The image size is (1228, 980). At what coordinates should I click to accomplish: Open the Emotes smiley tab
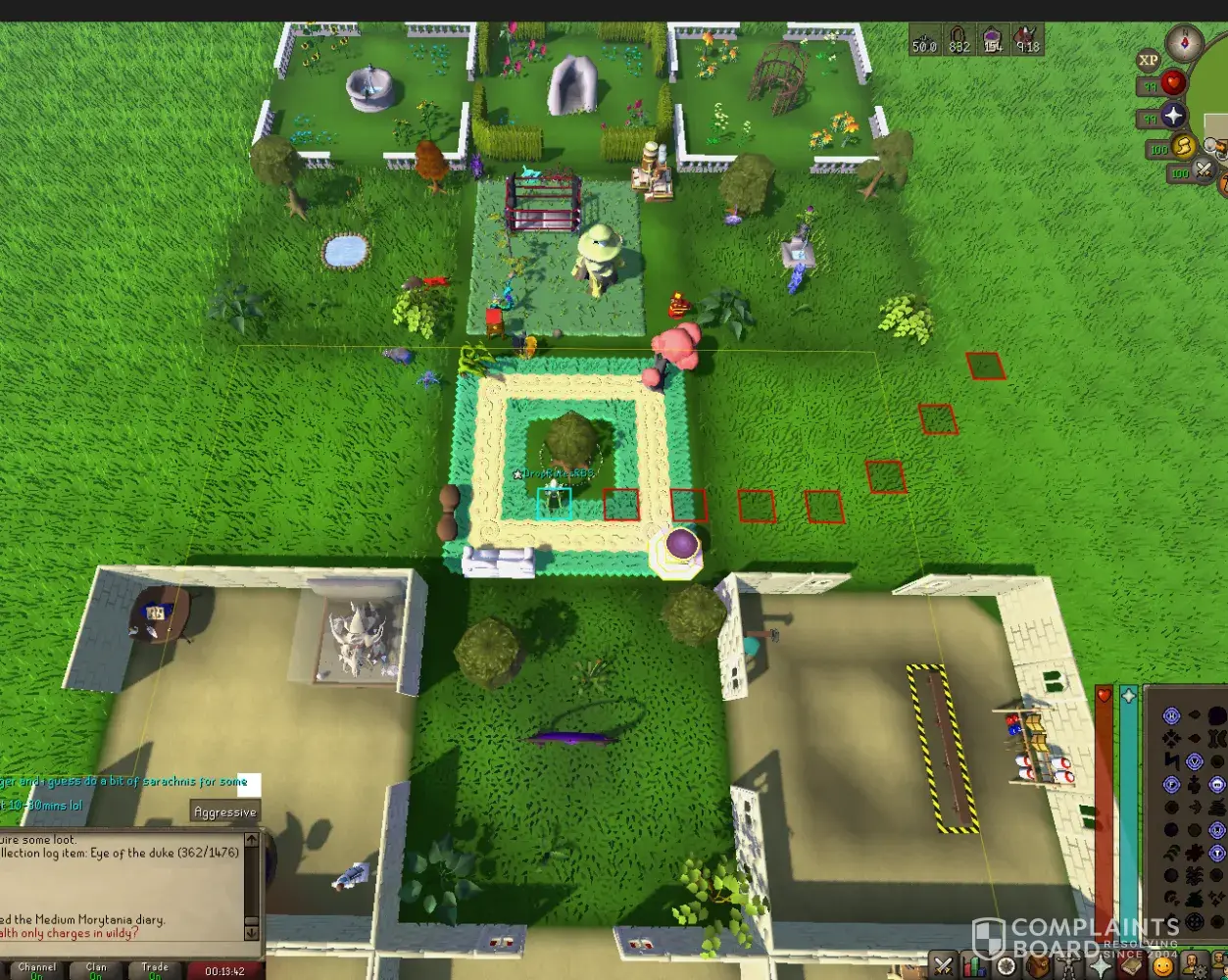(x=1162, y=966)
